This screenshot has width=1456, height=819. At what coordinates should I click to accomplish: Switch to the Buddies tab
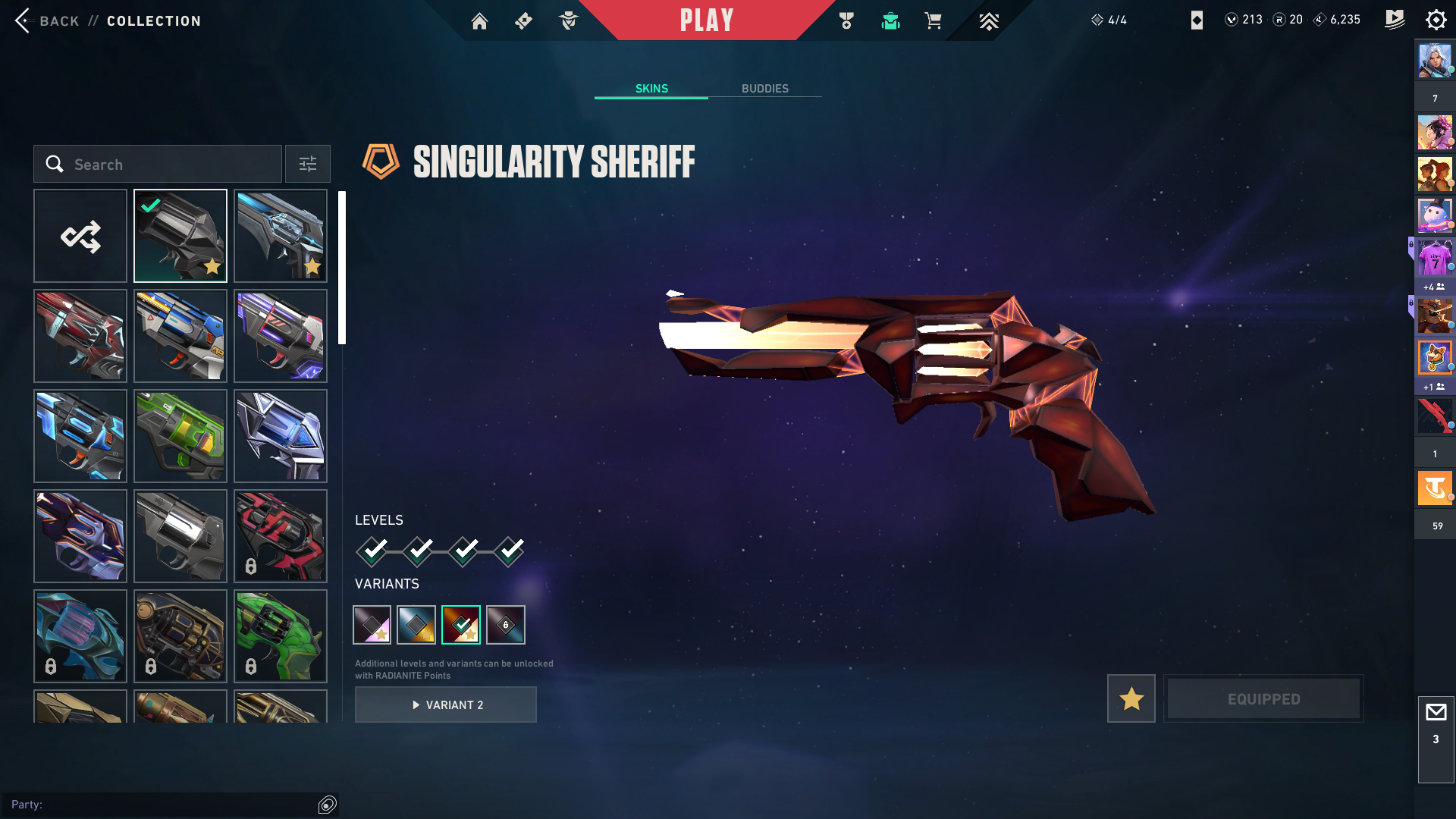tap(764, 89)
